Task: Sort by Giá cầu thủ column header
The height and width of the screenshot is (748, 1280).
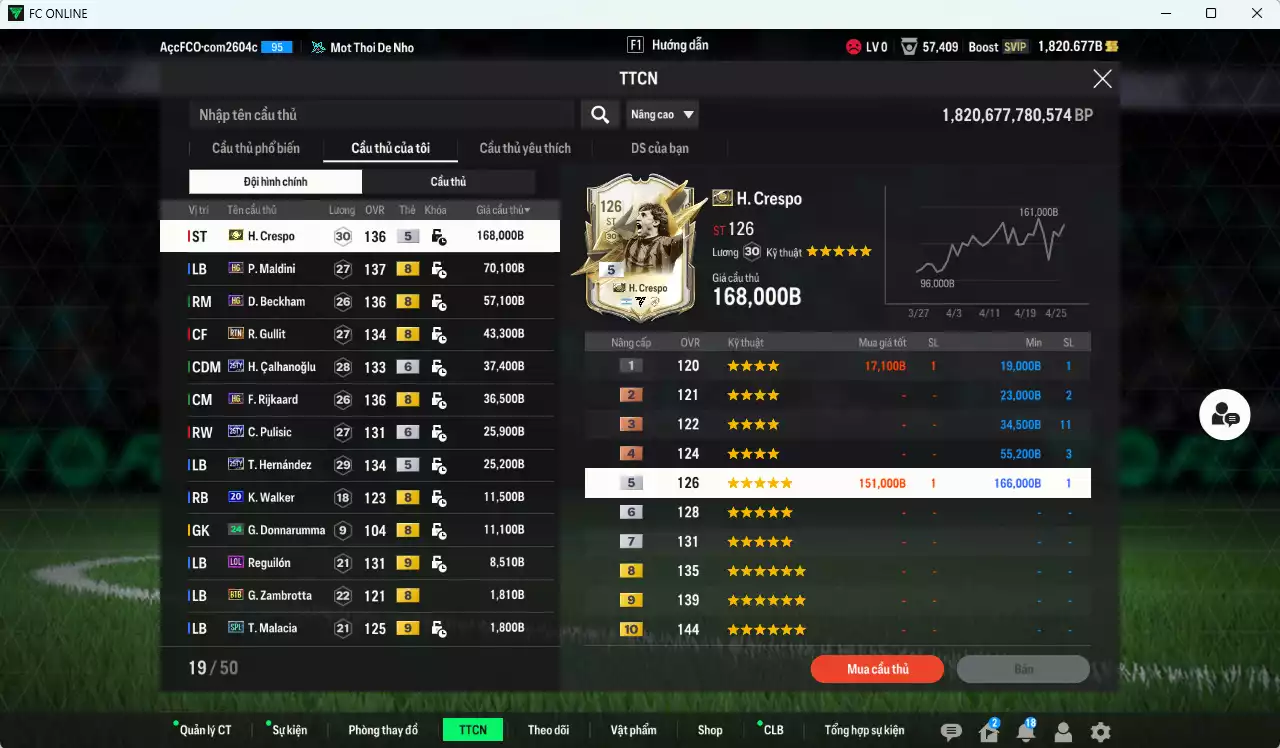Action: (503, 210)
